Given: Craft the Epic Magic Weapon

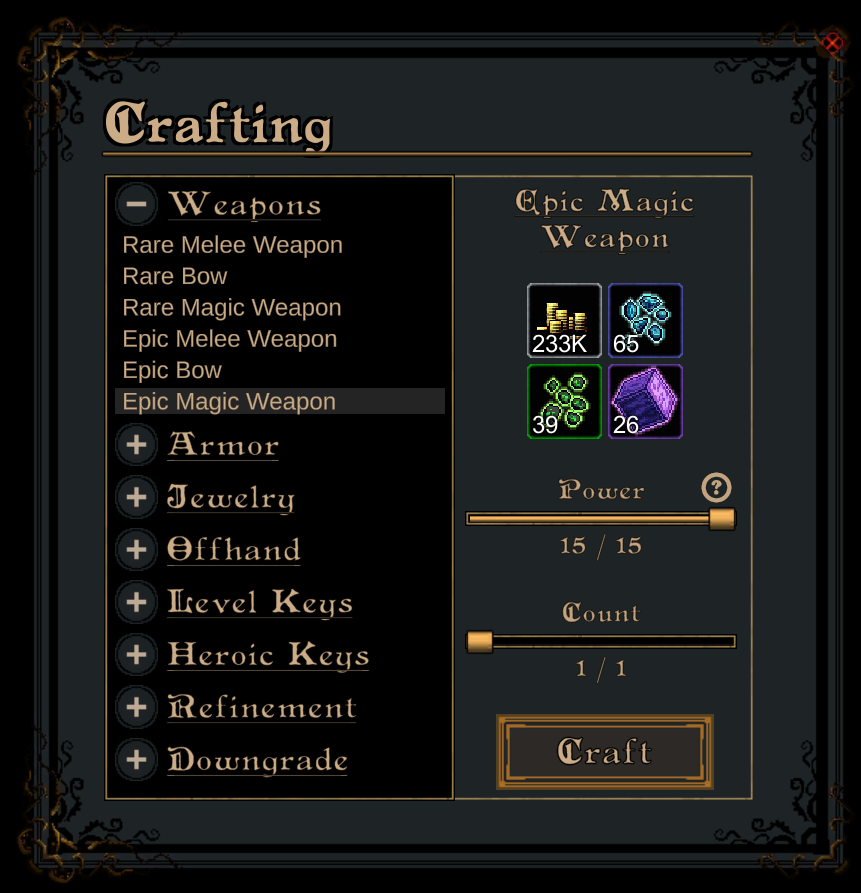Looking at the screenshot, I should click(x=605, y=752).
